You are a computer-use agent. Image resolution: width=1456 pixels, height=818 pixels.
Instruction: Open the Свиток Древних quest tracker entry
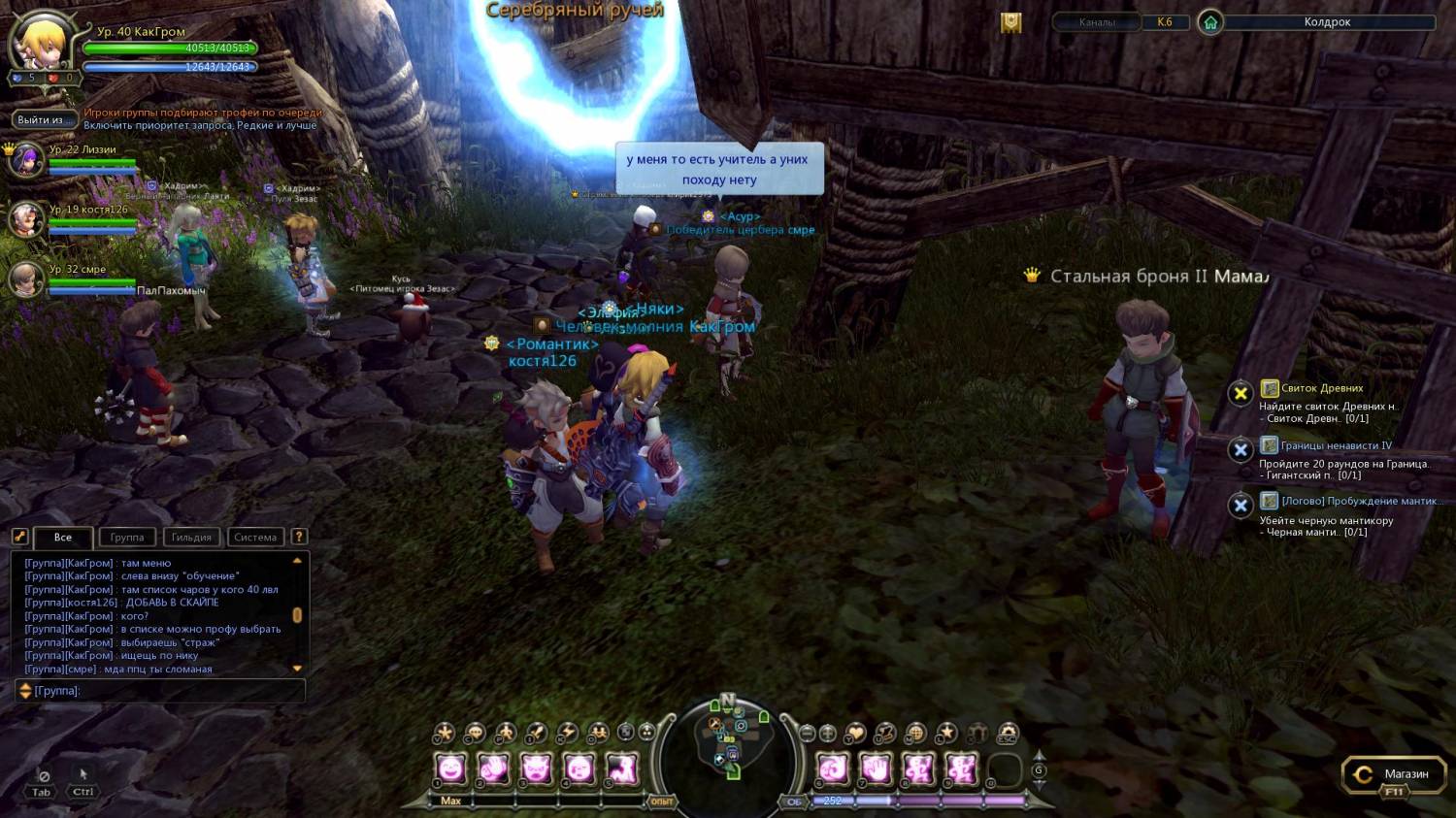(x=1321, y=388)
